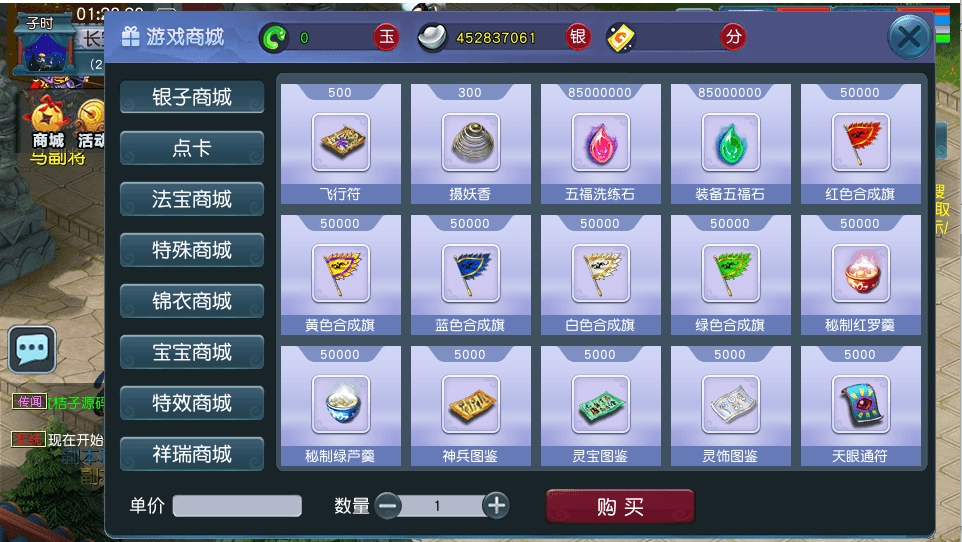Open the 宝宝商城 category
The width and height of the screenshot is (962, 542).
click(x=192, y=352)
